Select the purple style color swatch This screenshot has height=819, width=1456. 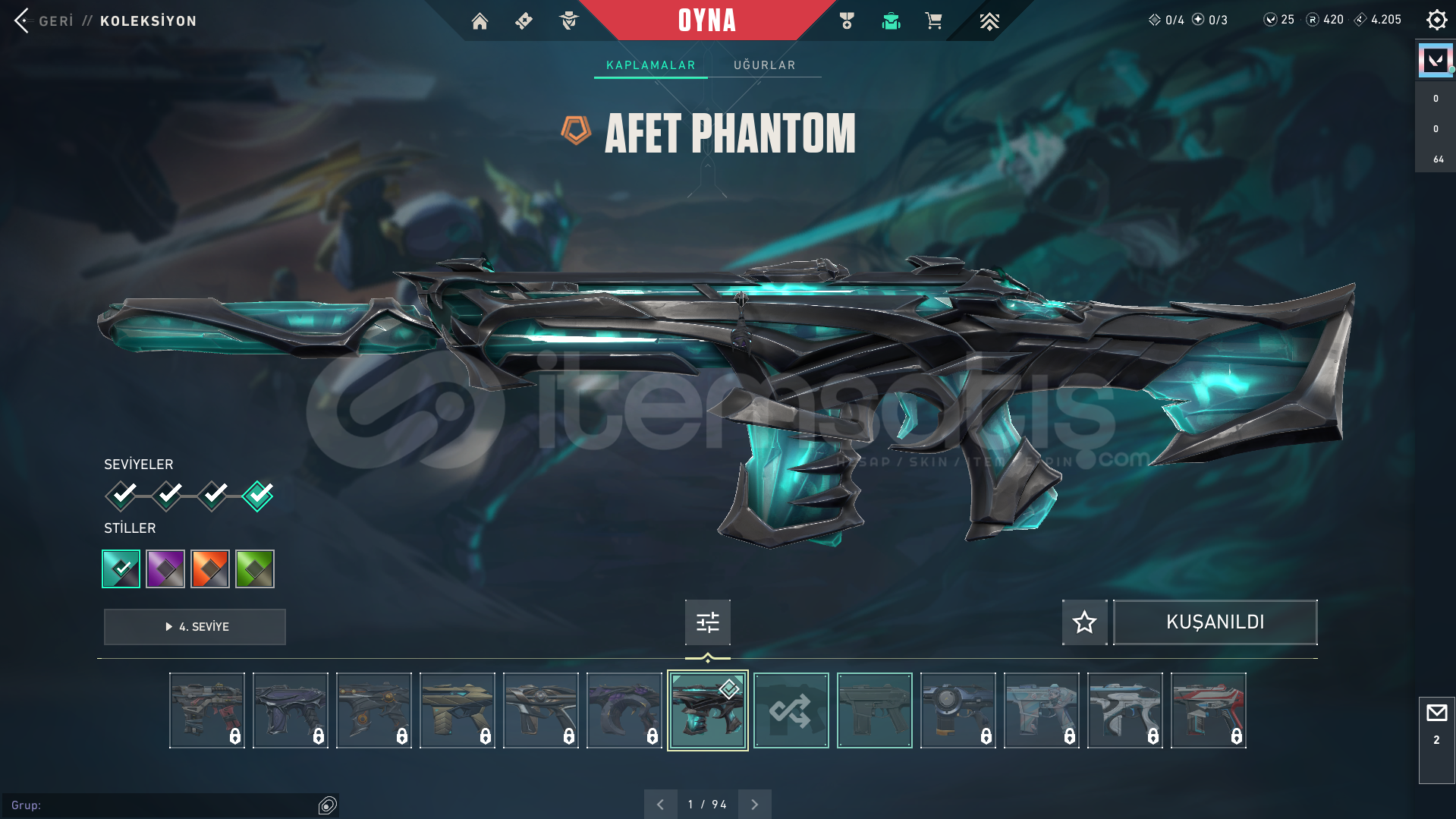[165, 569]
